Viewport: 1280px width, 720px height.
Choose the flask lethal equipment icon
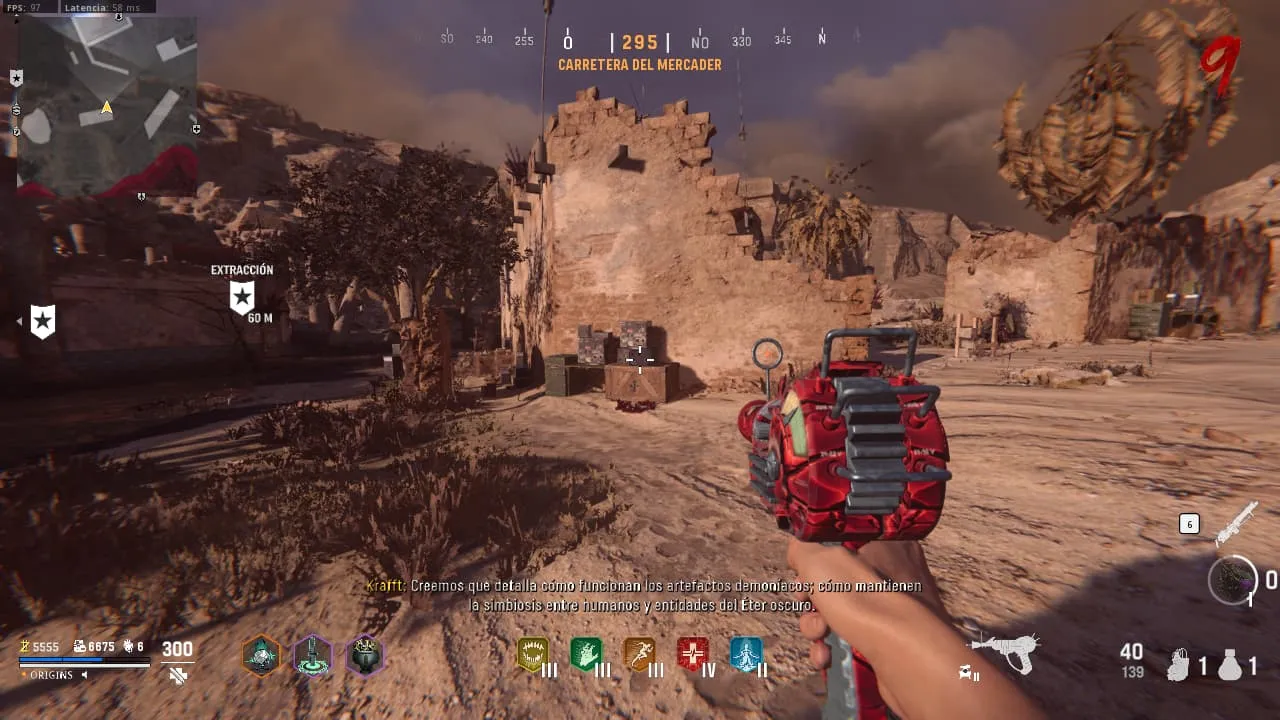[x=1230, y=665]
